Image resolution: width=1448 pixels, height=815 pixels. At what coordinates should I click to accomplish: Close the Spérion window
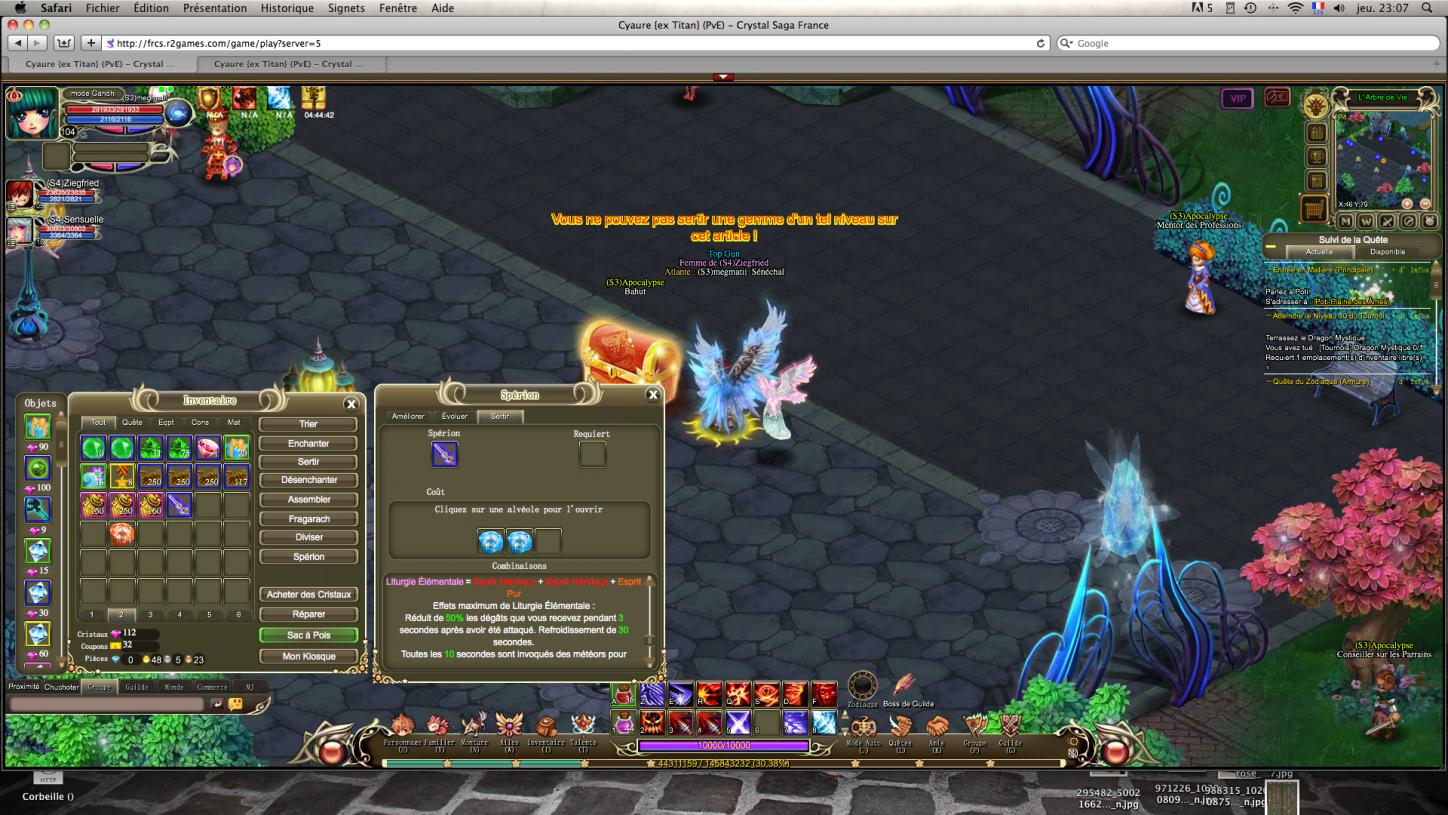click(653, 395)
